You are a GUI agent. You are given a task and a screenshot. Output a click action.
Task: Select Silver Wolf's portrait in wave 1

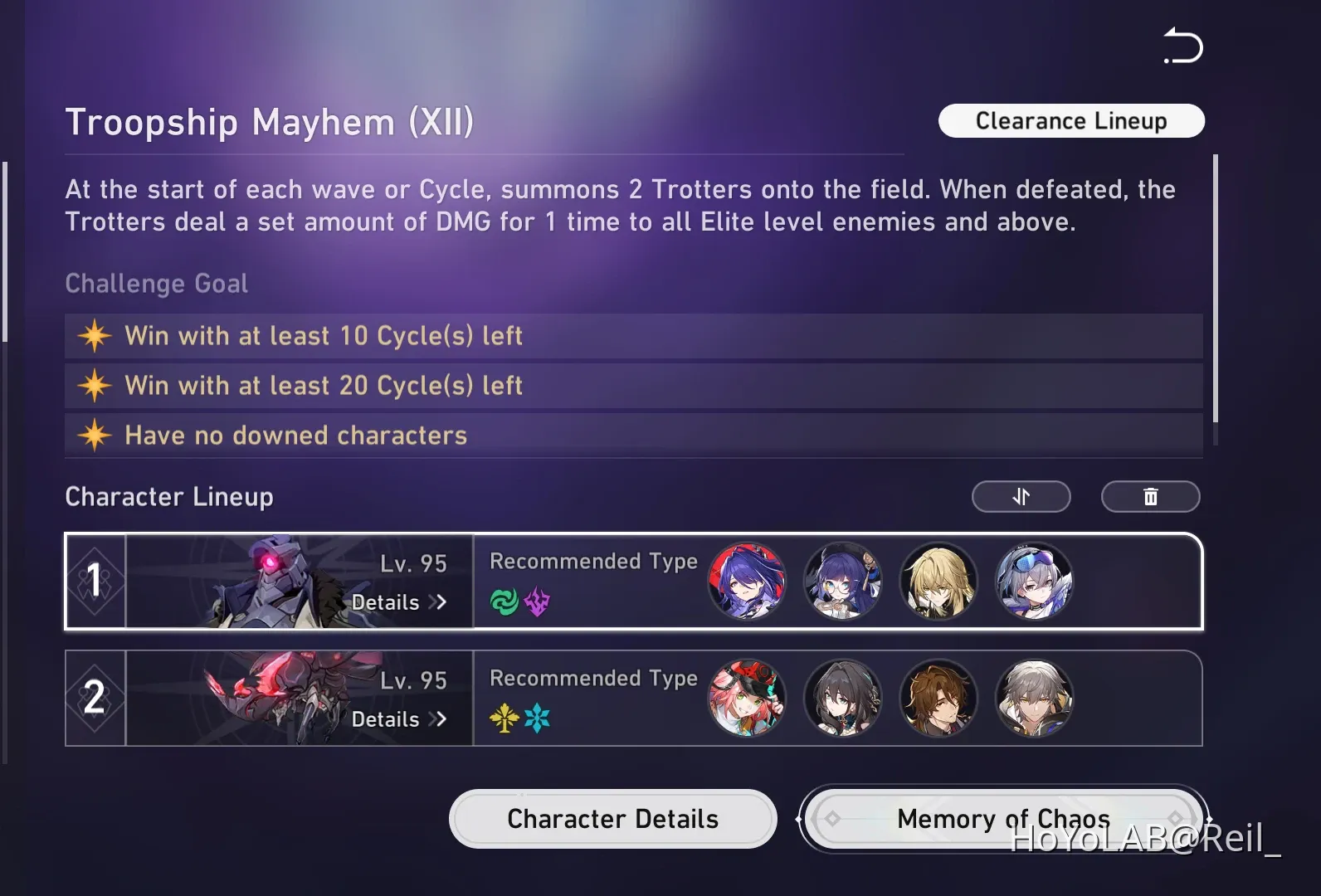[x=1035, y=581]
